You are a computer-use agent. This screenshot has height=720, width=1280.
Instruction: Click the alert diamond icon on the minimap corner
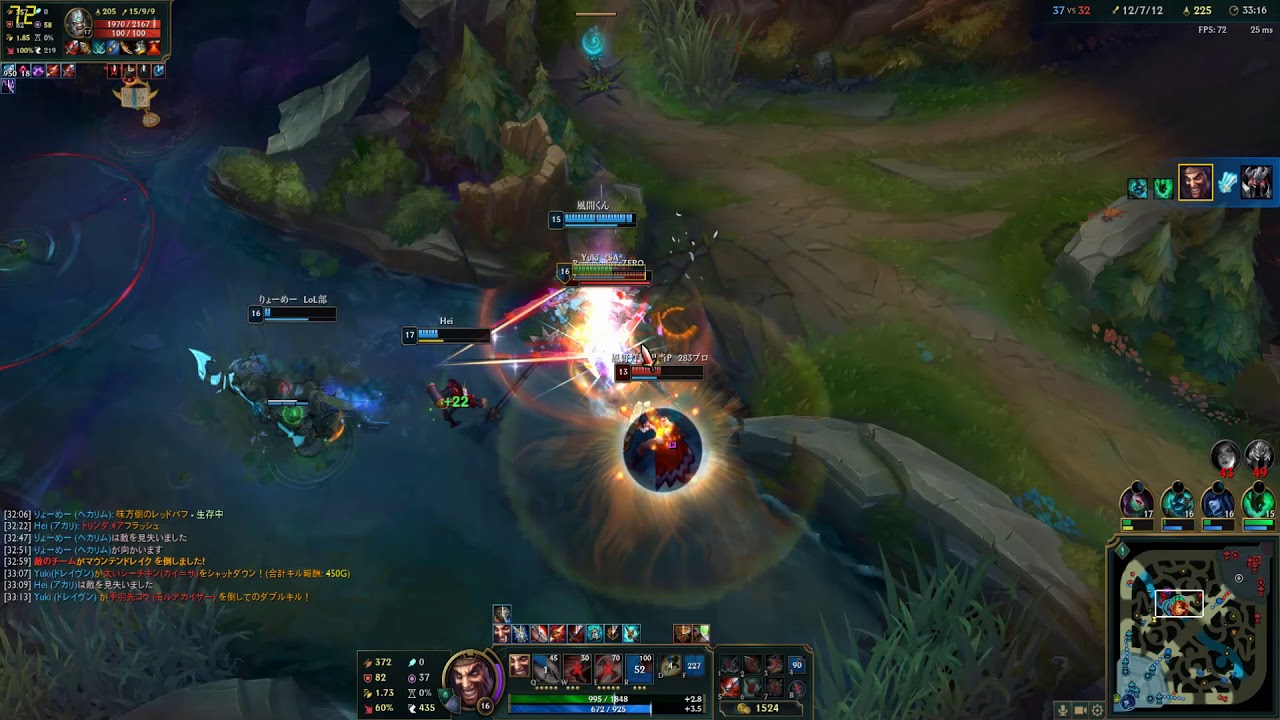coord(1122,551)
